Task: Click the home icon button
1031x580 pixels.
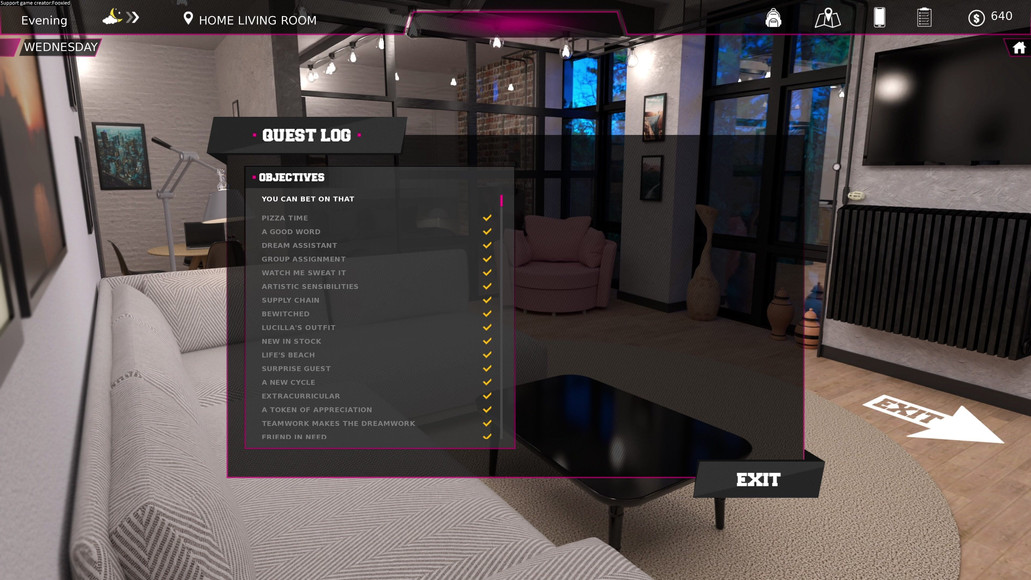Action: 1019,48
